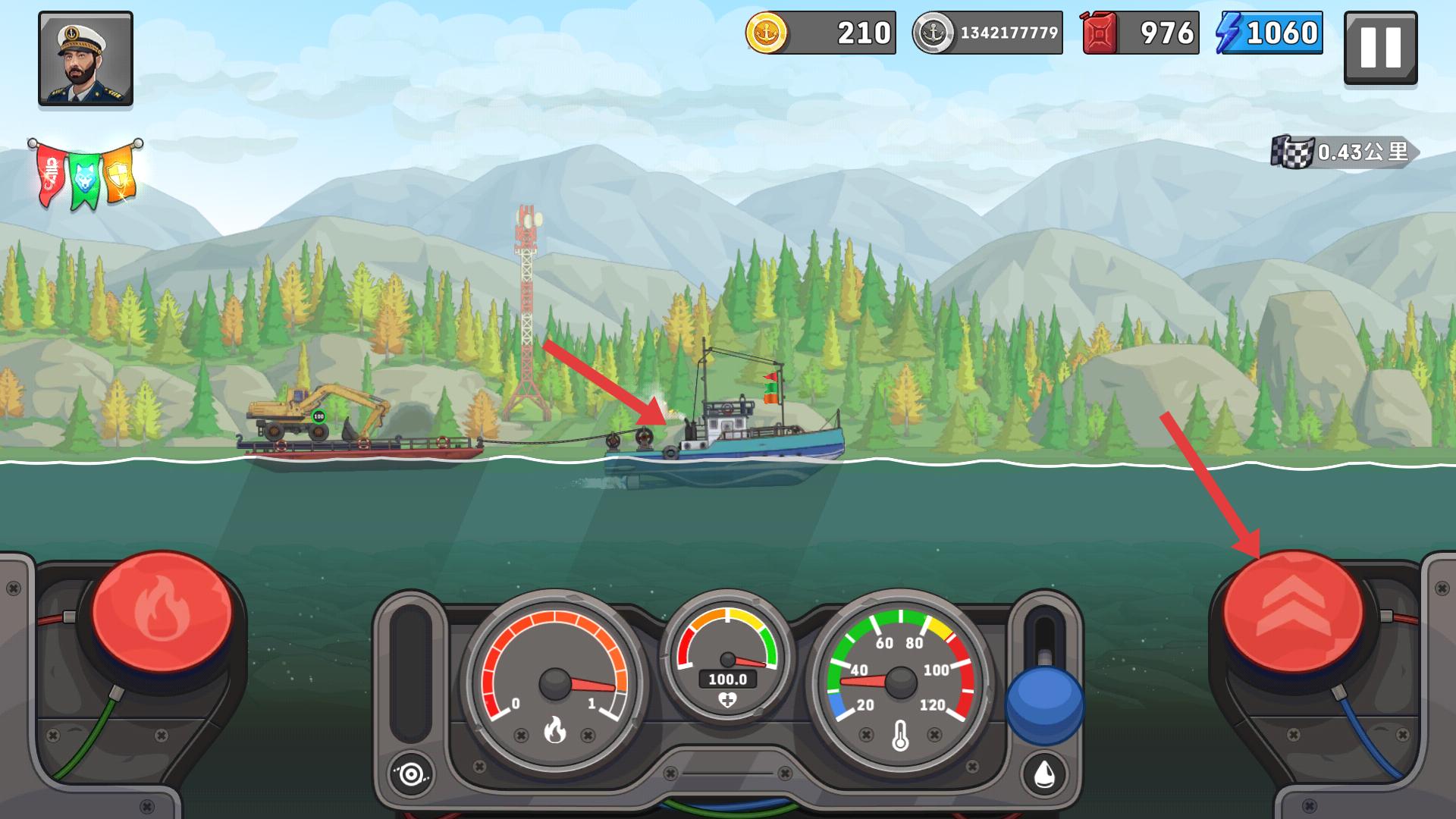Viewport: 1456px width, 819px height.
Task: Select the target button on dashboard
Action: (x=411, y=774)
